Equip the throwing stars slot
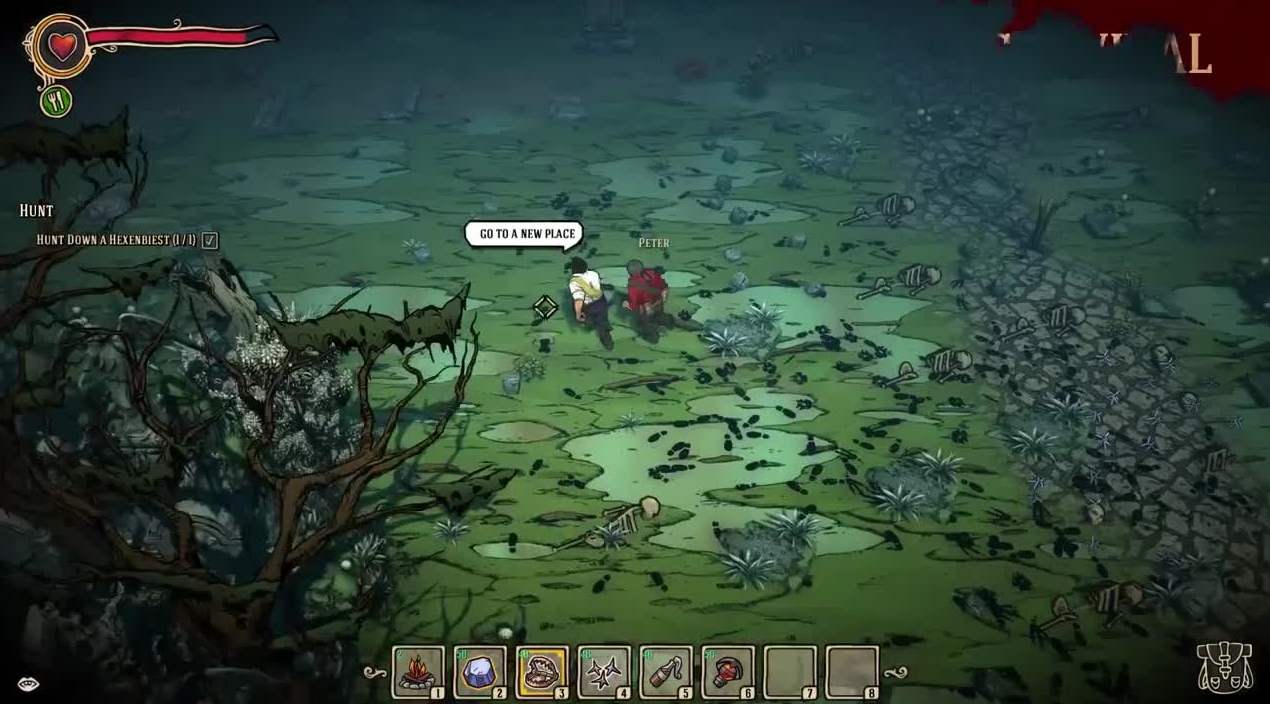Viewport: 1270px width, 704px height. 604,671
